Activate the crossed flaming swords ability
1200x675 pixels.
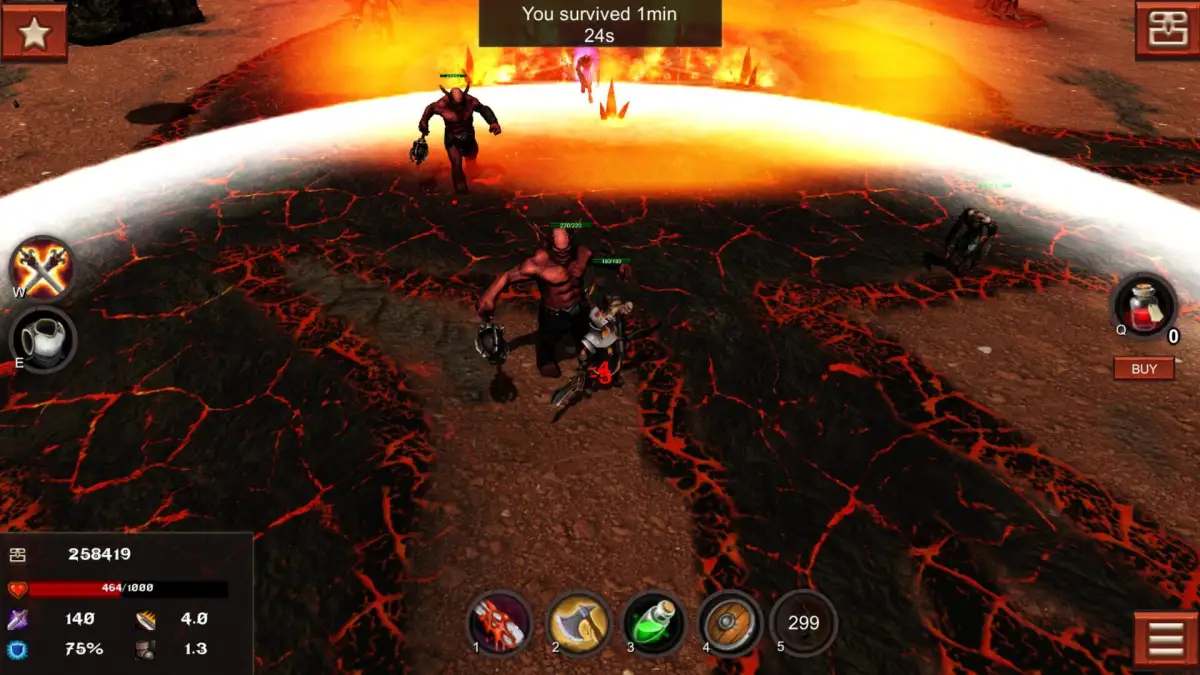point(42,269)
